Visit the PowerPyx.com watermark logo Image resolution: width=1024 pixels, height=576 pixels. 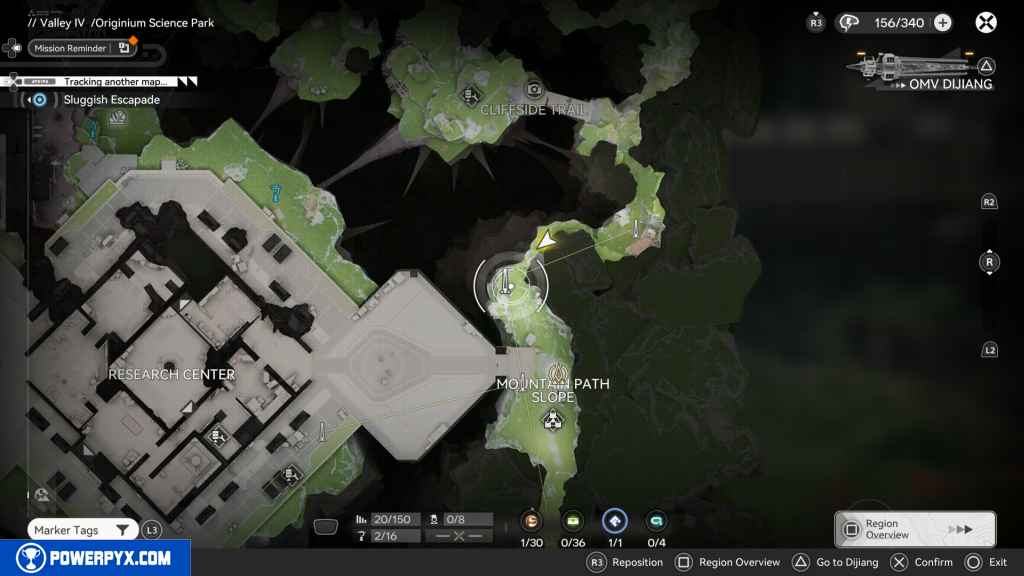click(95, 558)
